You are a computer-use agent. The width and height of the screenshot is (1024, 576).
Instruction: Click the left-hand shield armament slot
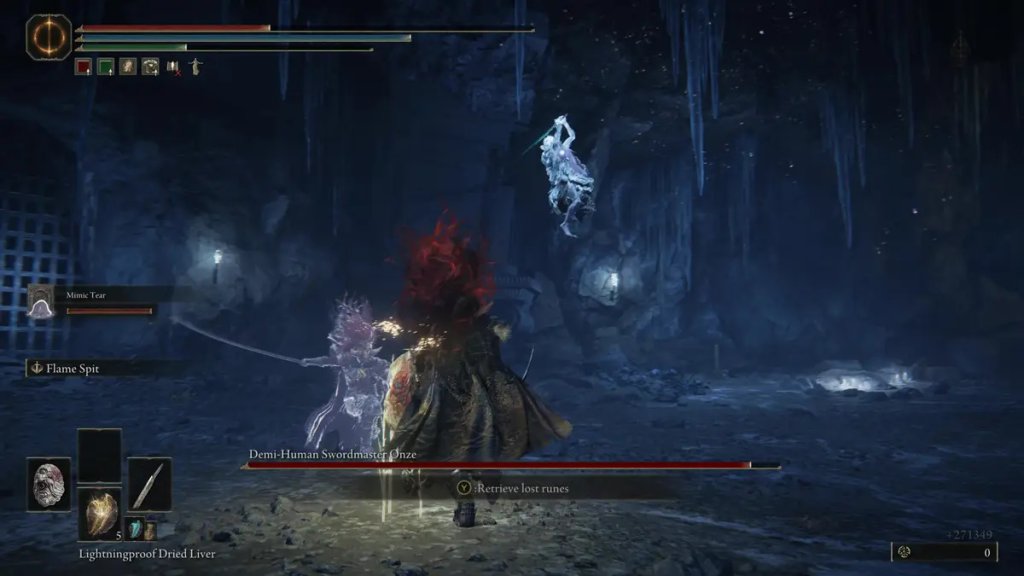point(48,484)
